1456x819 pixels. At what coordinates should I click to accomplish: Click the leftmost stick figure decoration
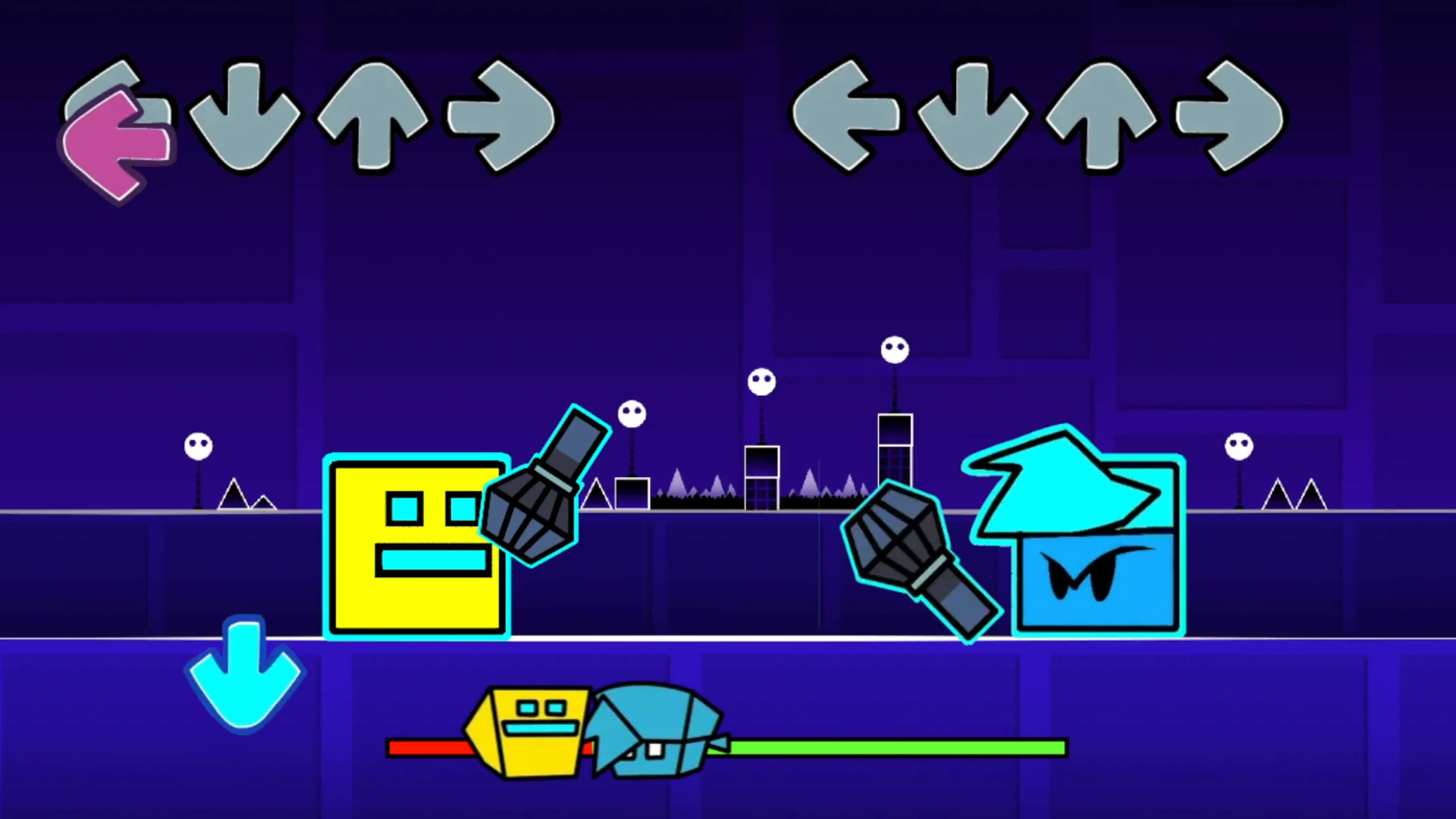coord(197,447)
